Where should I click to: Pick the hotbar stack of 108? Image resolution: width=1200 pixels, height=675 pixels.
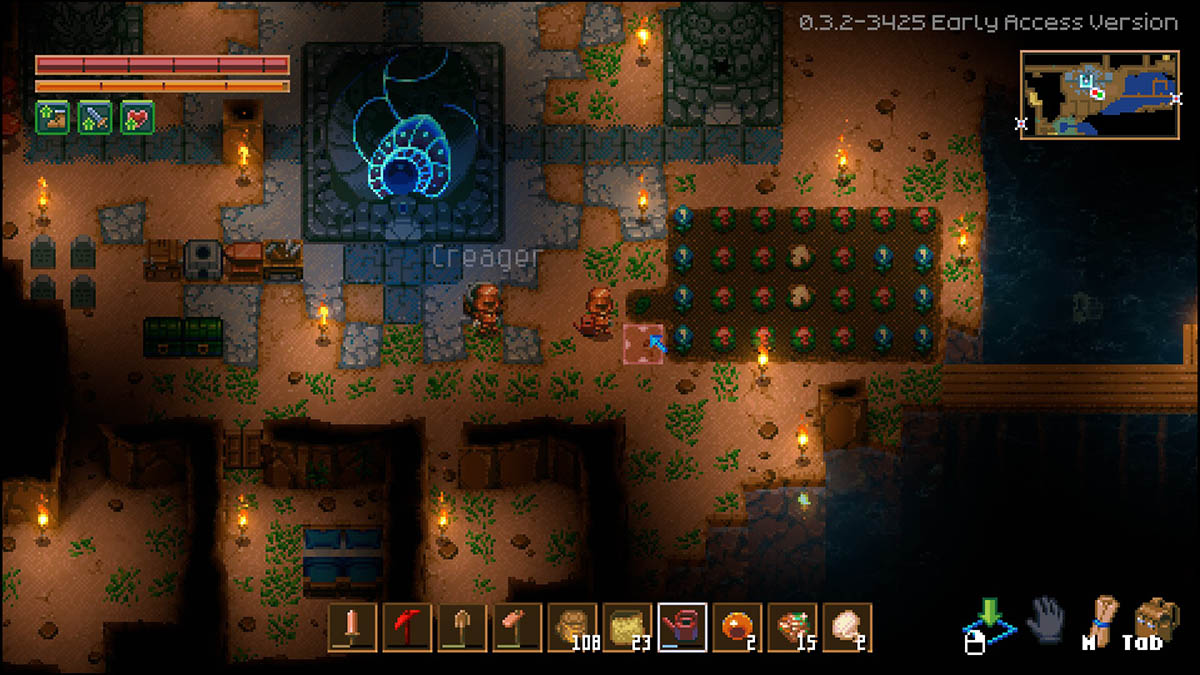click(573, 627)
